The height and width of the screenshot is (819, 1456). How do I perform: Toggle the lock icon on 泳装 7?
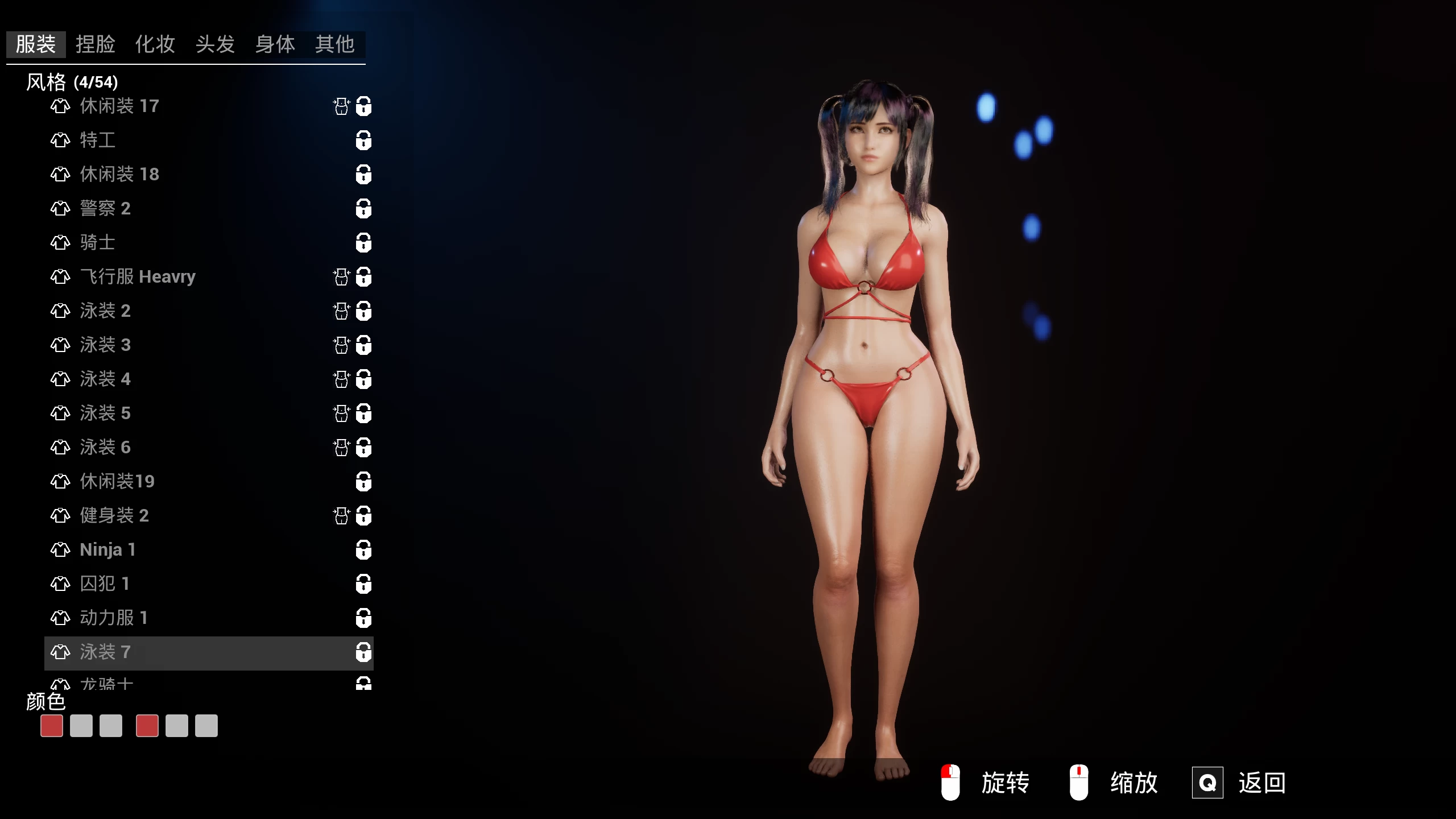(x=363, y=653)
